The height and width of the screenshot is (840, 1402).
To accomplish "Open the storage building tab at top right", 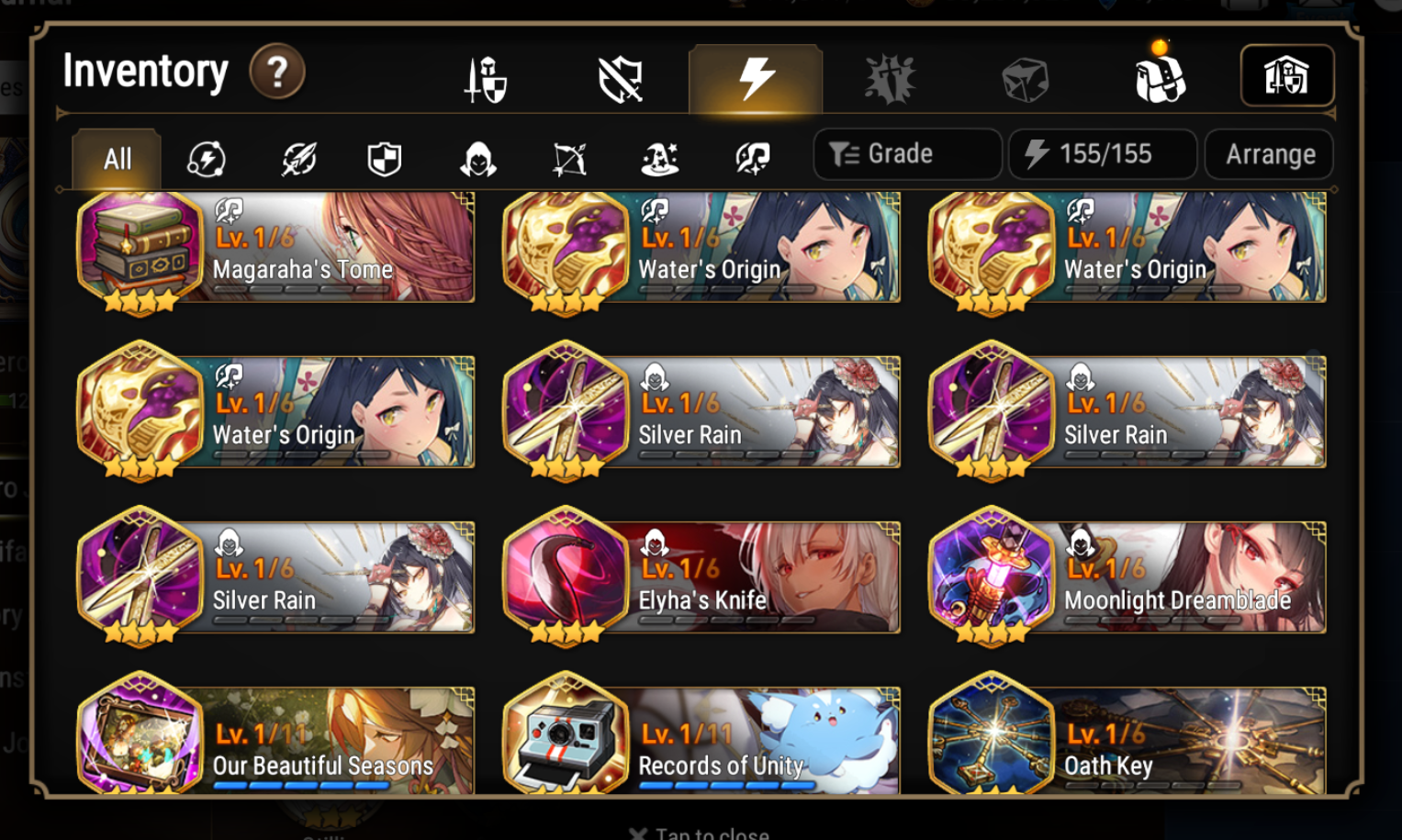I will click(x=1287, y=77).
